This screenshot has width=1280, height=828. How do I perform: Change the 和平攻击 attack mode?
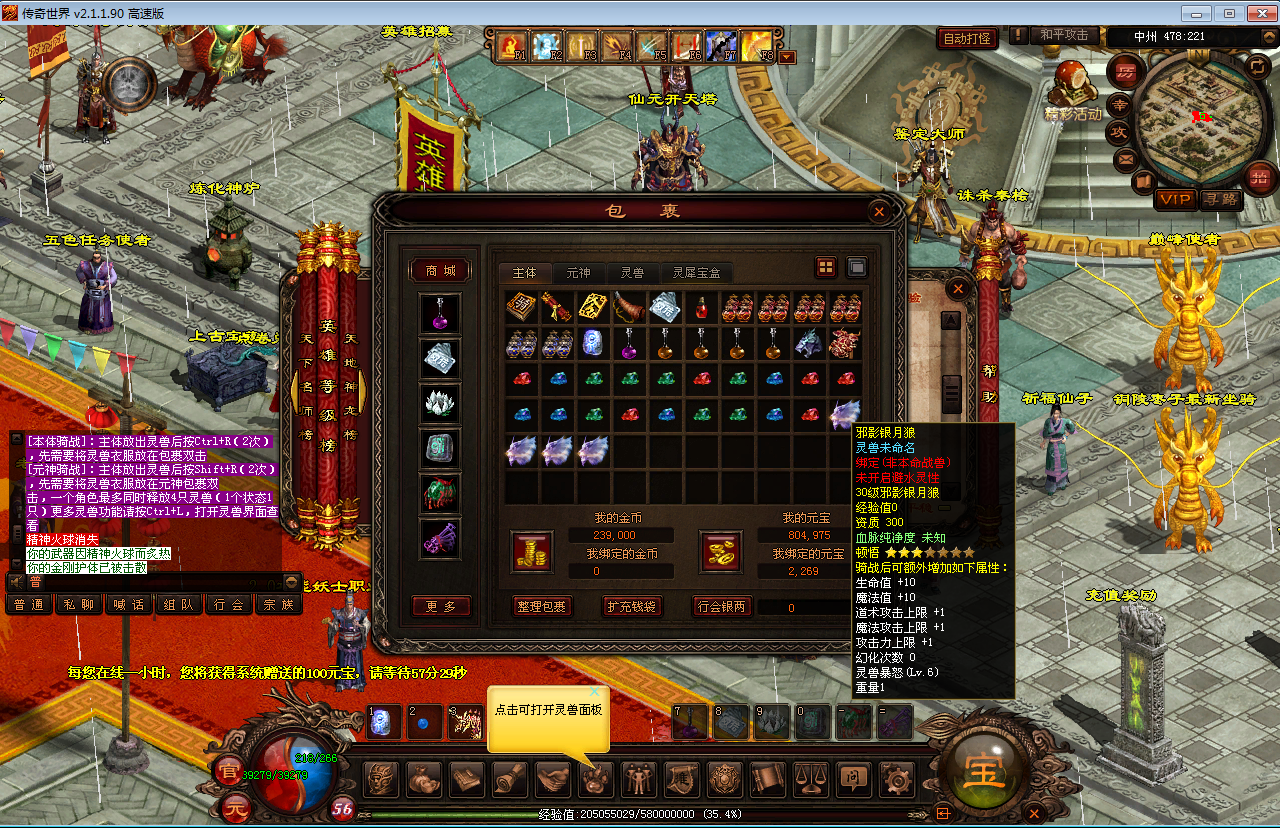coord(1063,36)
